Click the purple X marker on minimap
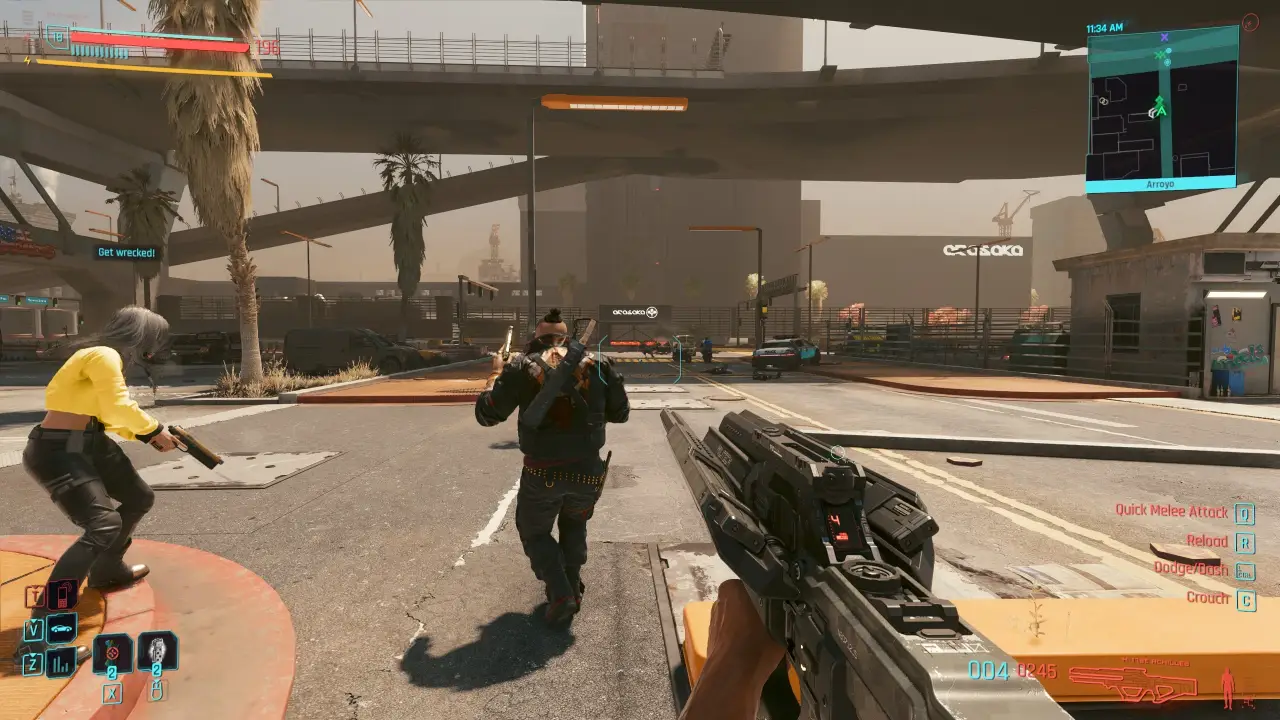 click(1164, 37)
